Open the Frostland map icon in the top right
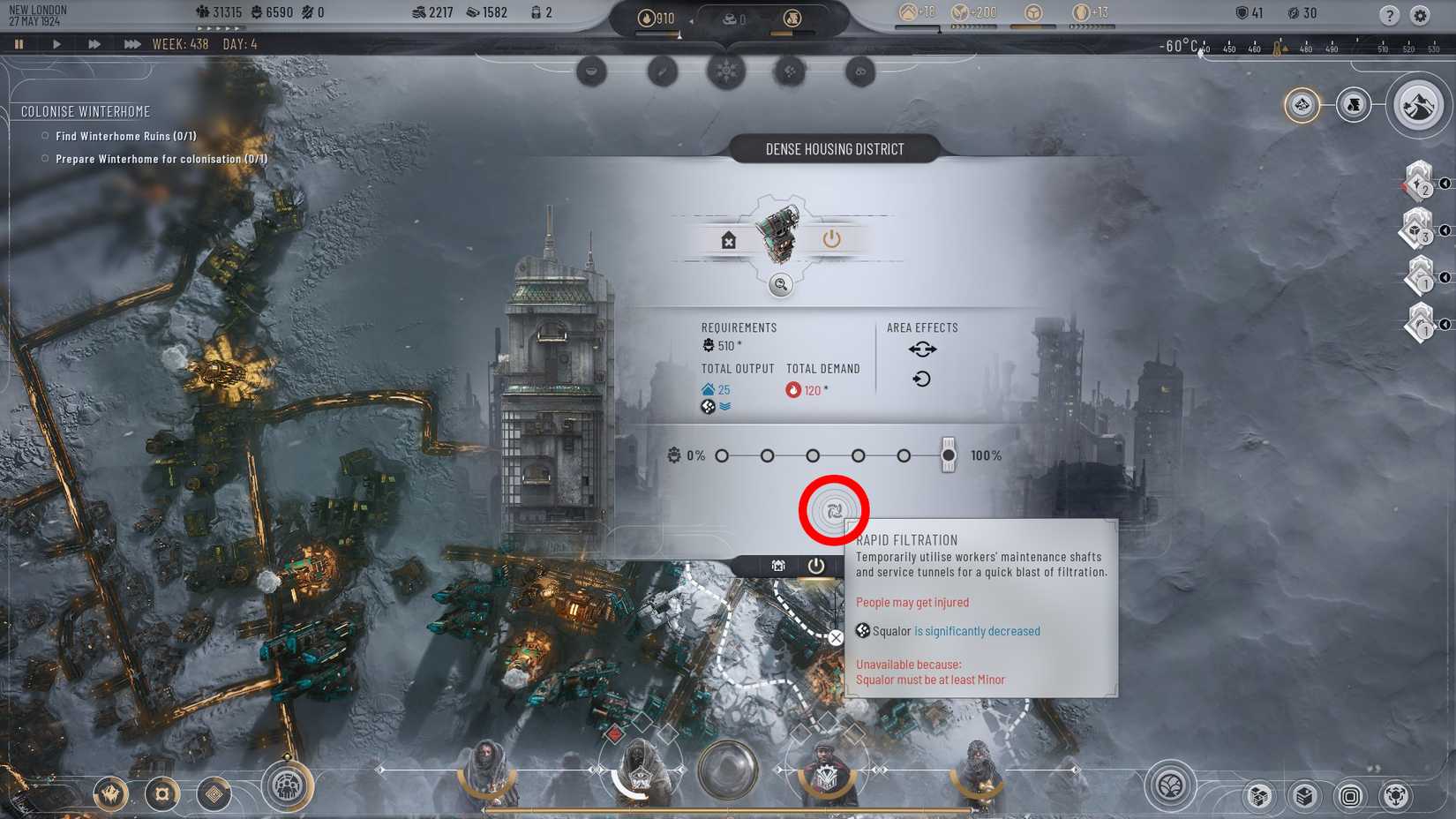Screen dimensions: 1456x819 (1418, 103)
